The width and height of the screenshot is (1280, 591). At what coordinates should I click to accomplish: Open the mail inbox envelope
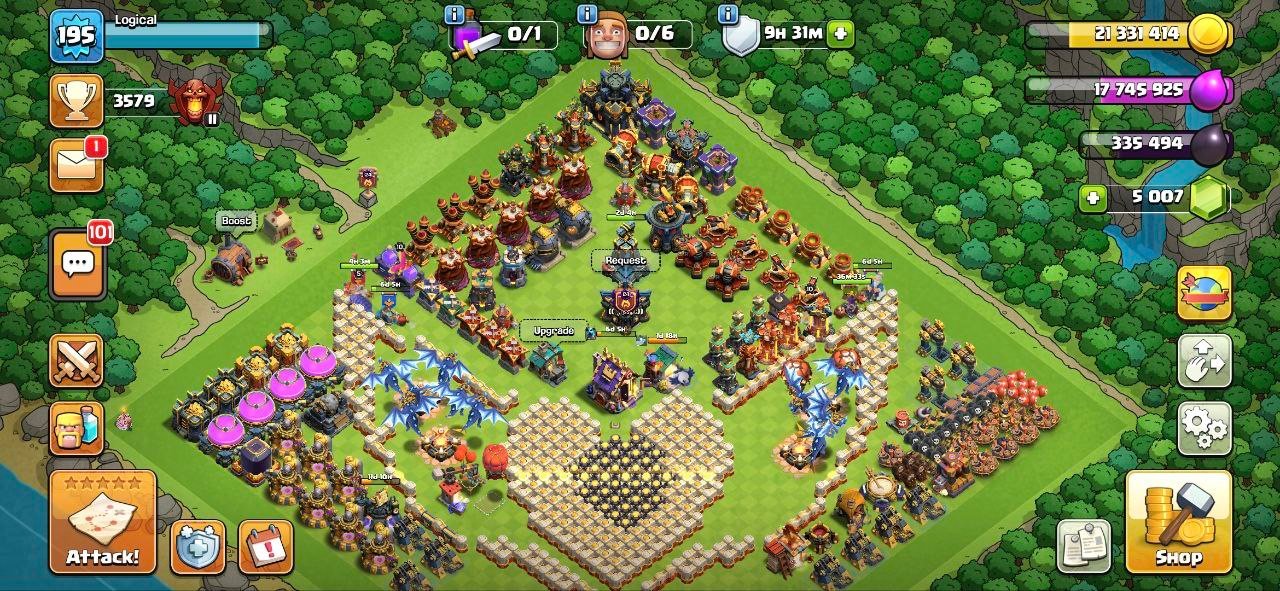(x=77, y=164)
